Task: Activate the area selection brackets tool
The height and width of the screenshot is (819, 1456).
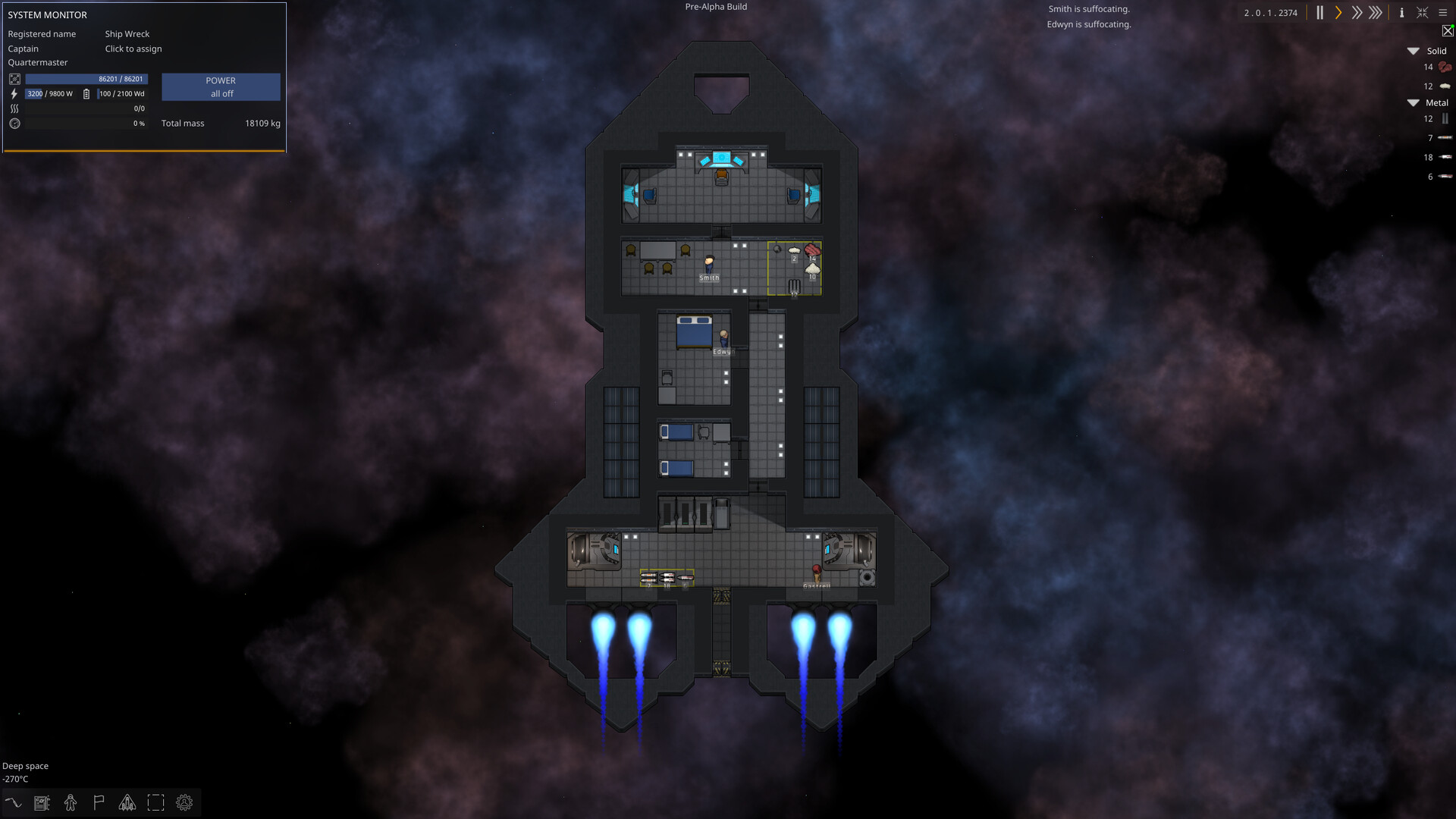Action: [155, 802]
